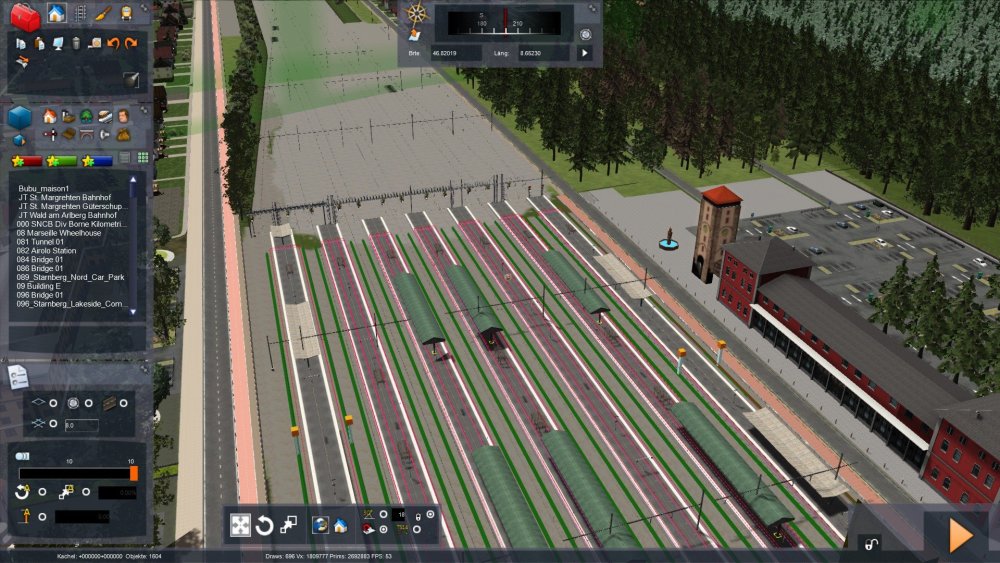Choose 089_Starnberg_Nord_Car_Park from the list
Screen dimensions: 1000x563
[70, 277]
